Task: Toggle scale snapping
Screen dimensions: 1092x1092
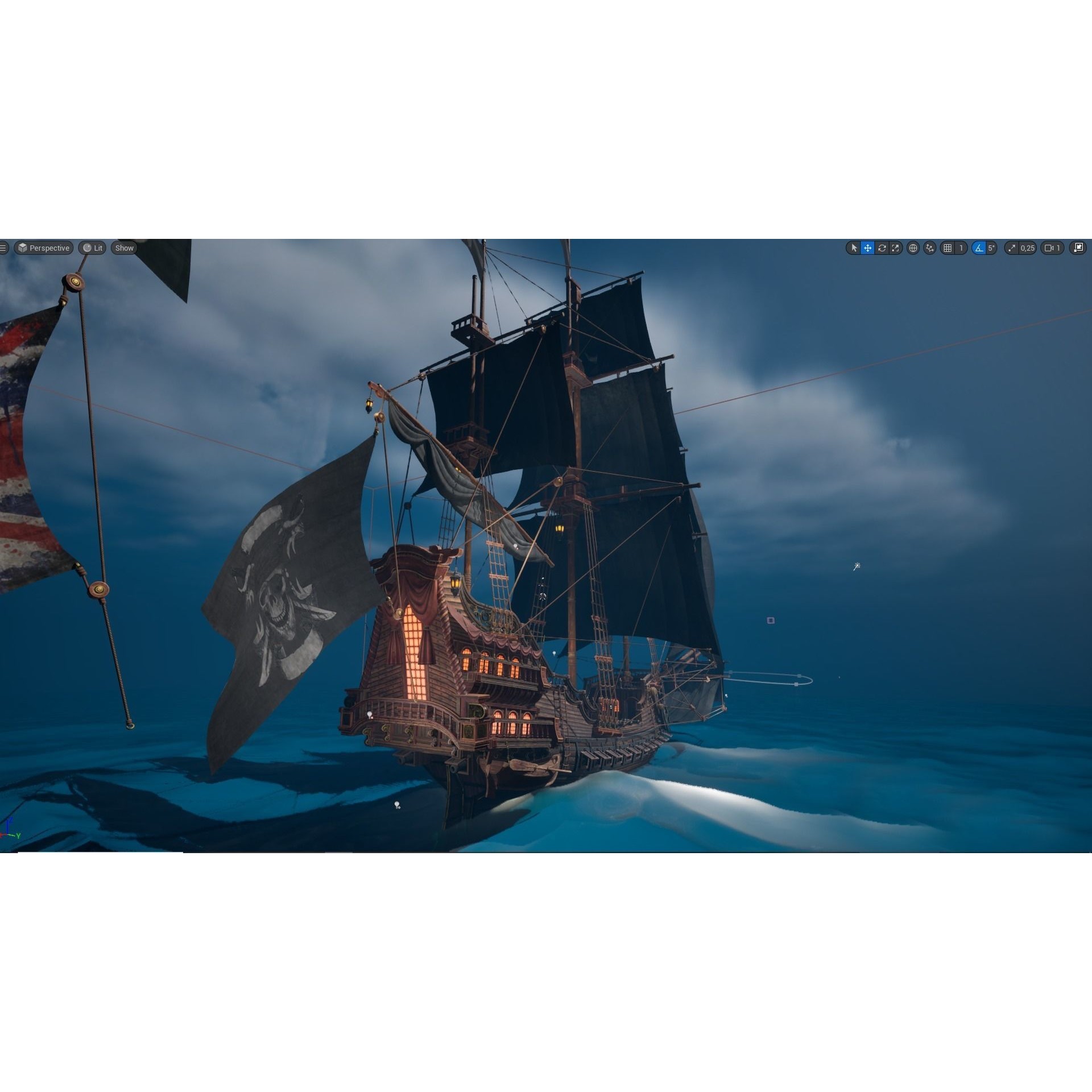Action: [x=1012, y=248]
